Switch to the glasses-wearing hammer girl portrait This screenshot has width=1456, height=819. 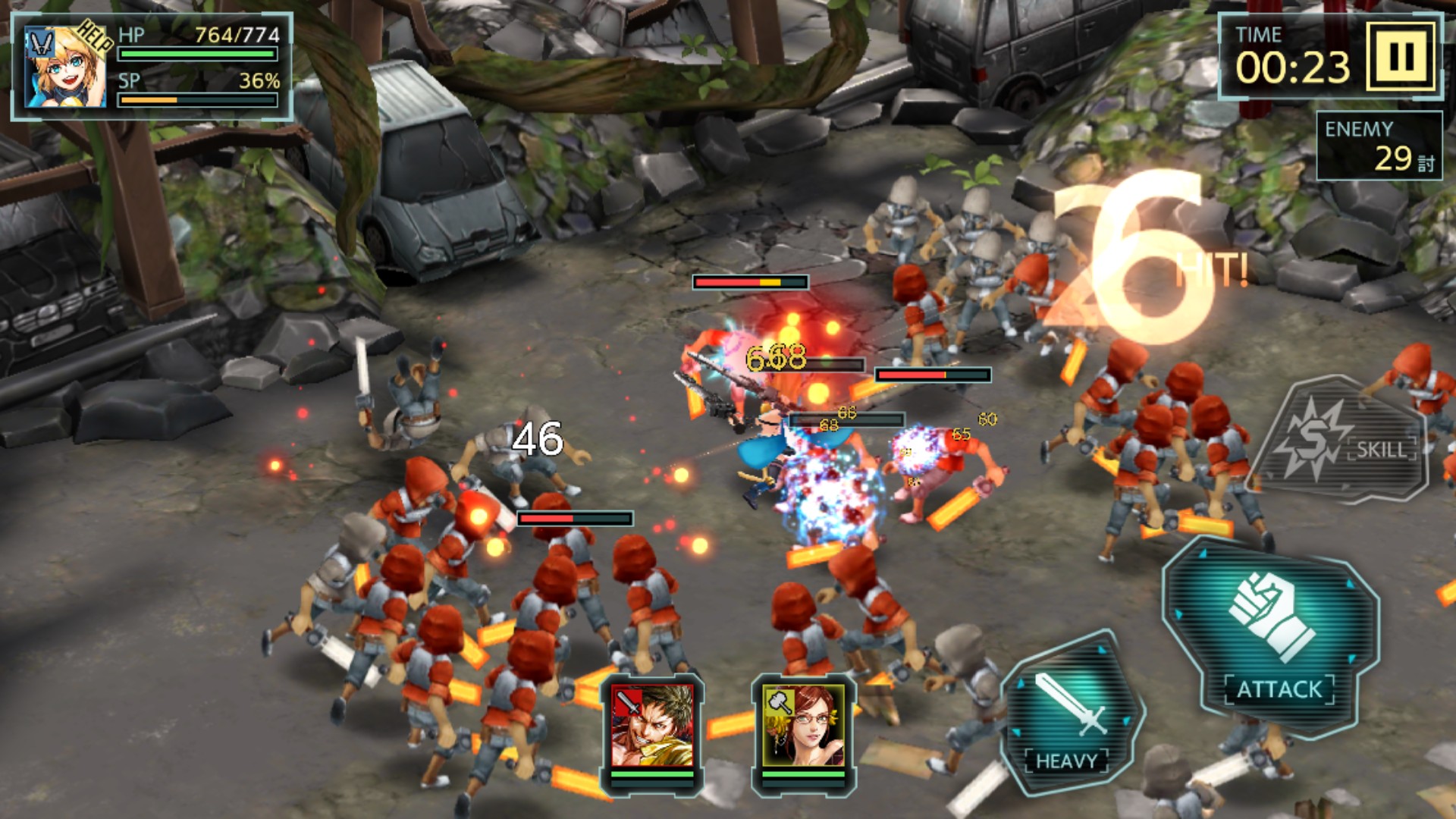803,726
